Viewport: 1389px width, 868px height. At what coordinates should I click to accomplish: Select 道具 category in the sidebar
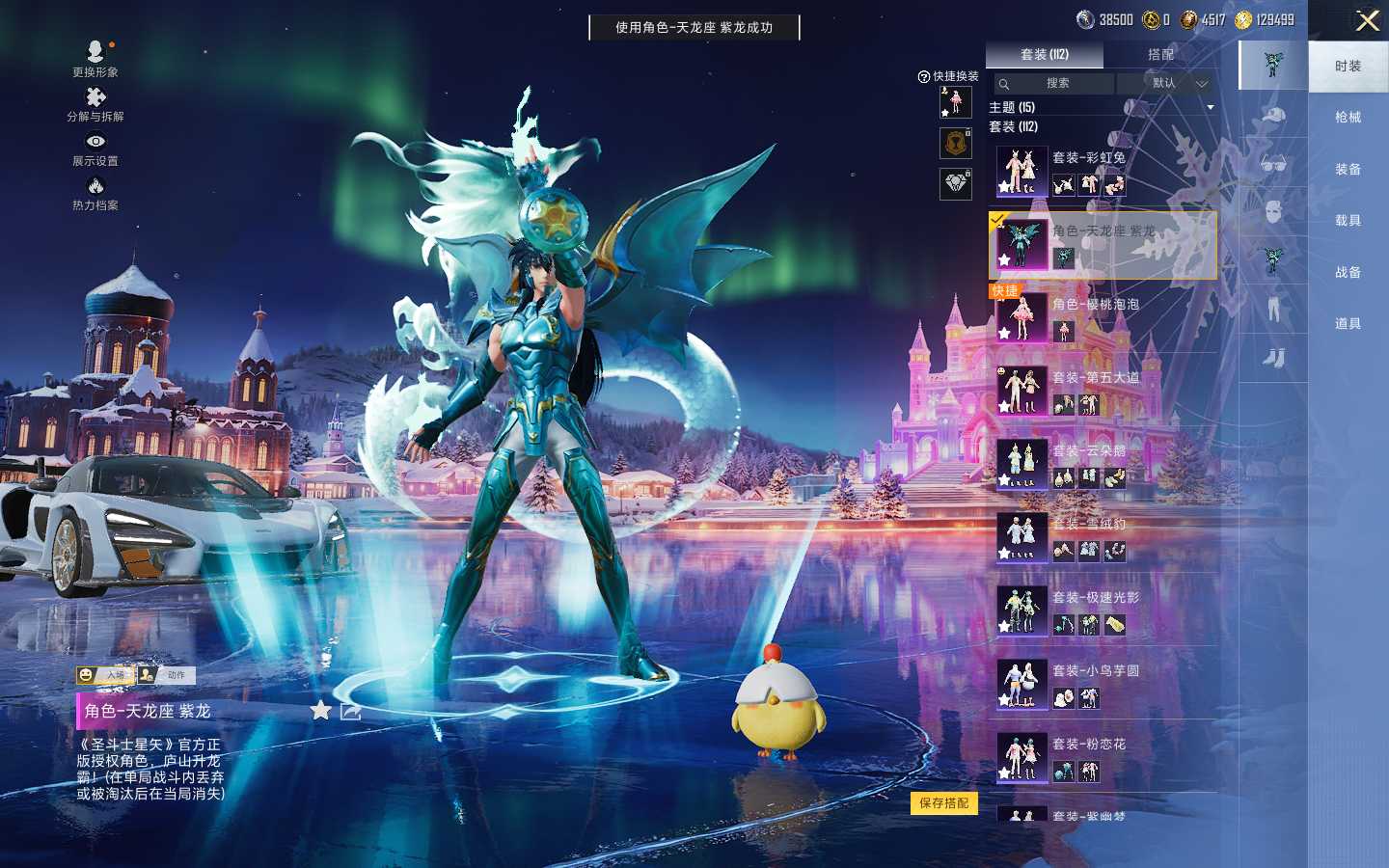(x=1348, y=324)
